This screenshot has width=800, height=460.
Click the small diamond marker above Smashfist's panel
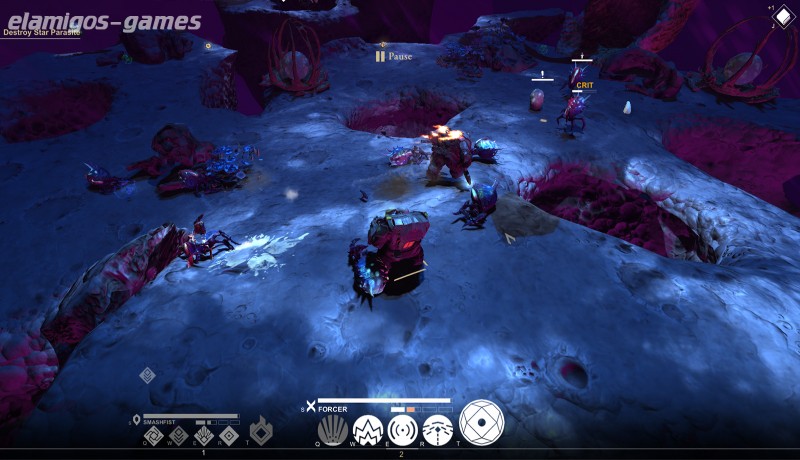coord(147,375)
